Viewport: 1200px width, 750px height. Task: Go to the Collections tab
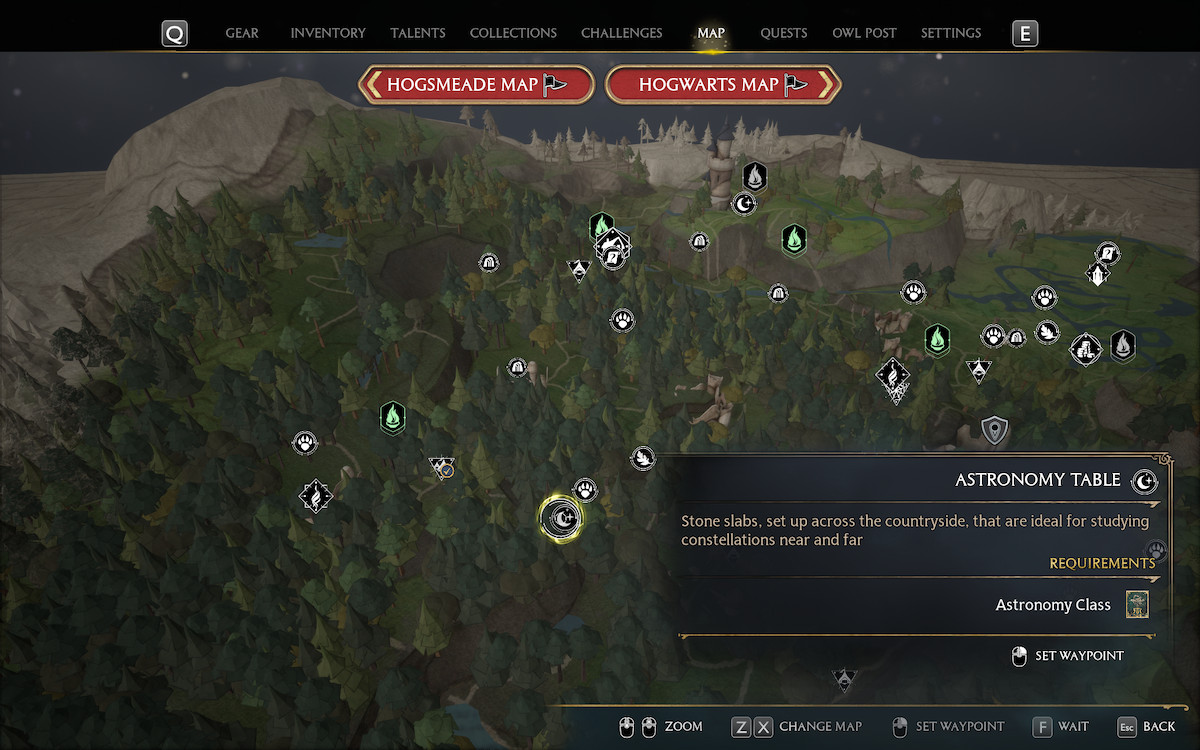pos(513,33)
